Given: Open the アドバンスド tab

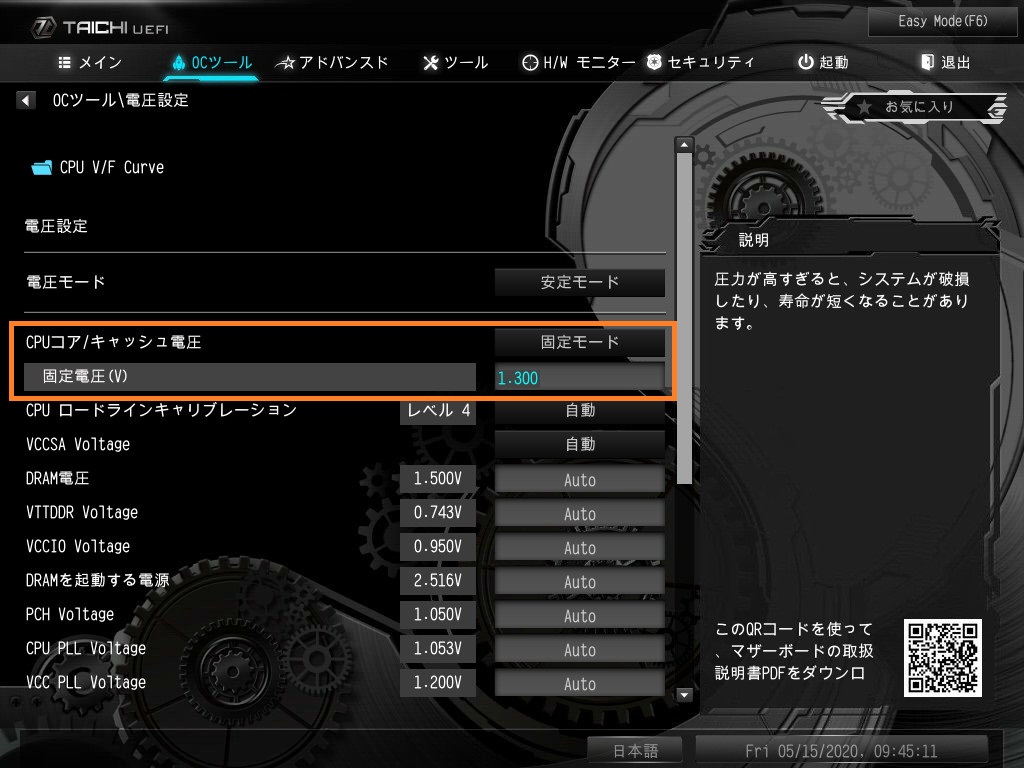Looking at the screenshot, I should pyautogui.click(x=332, y=62).
